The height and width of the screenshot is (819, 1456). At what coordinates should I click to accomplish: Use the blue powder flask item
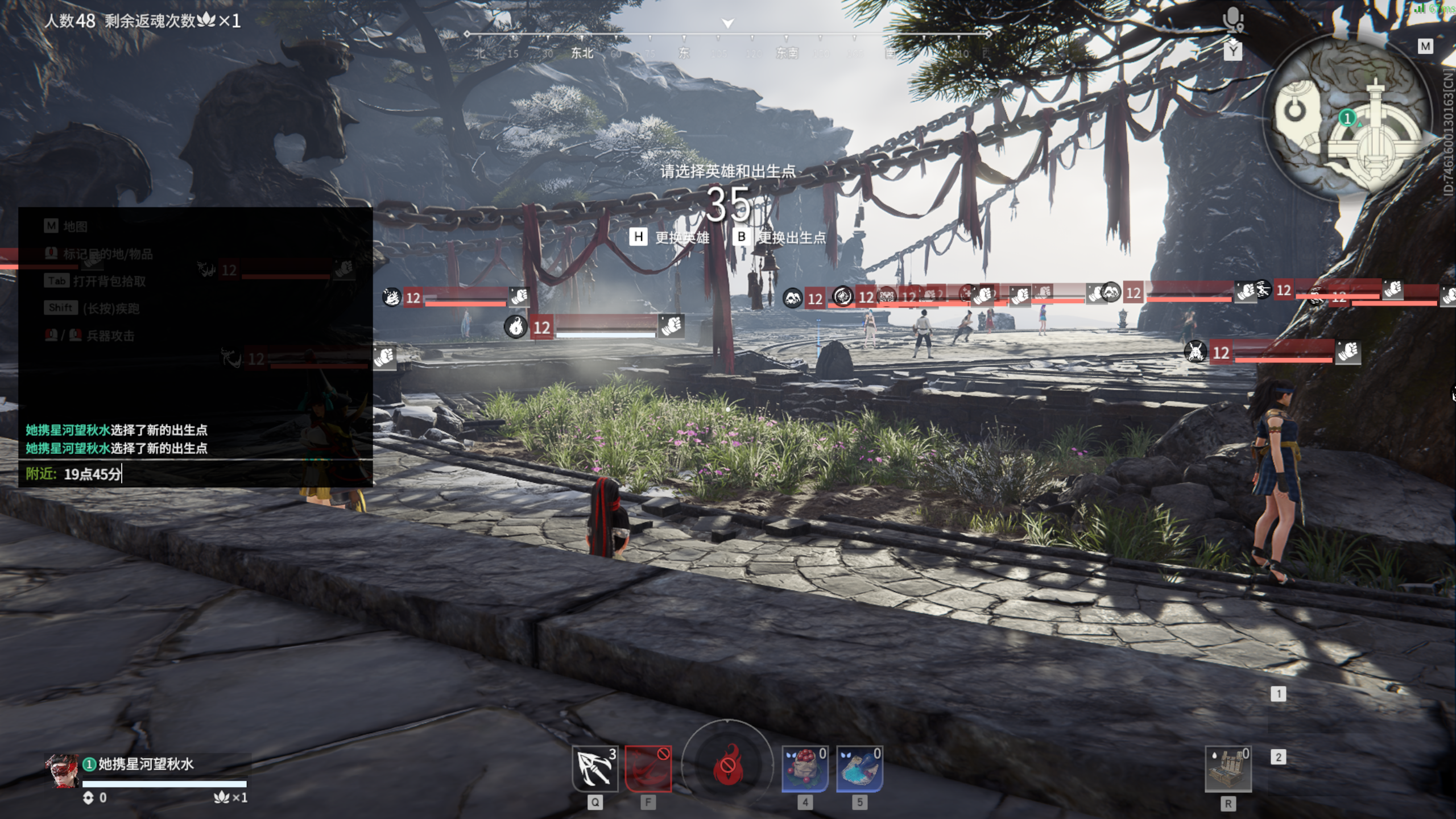click(x=859, y=768)
